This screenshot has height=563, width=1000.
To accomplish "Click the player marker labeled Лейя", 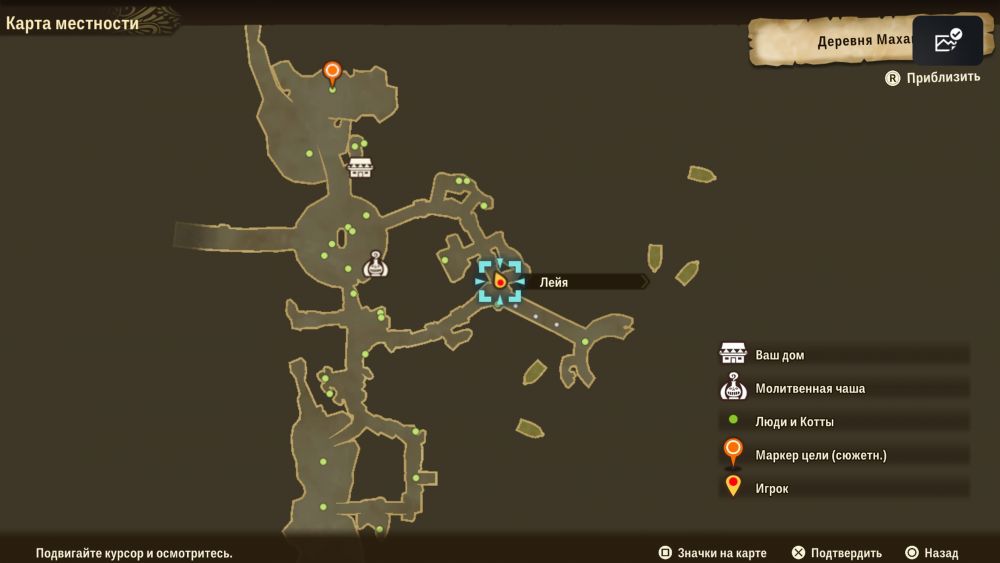I will coord(499,282).
